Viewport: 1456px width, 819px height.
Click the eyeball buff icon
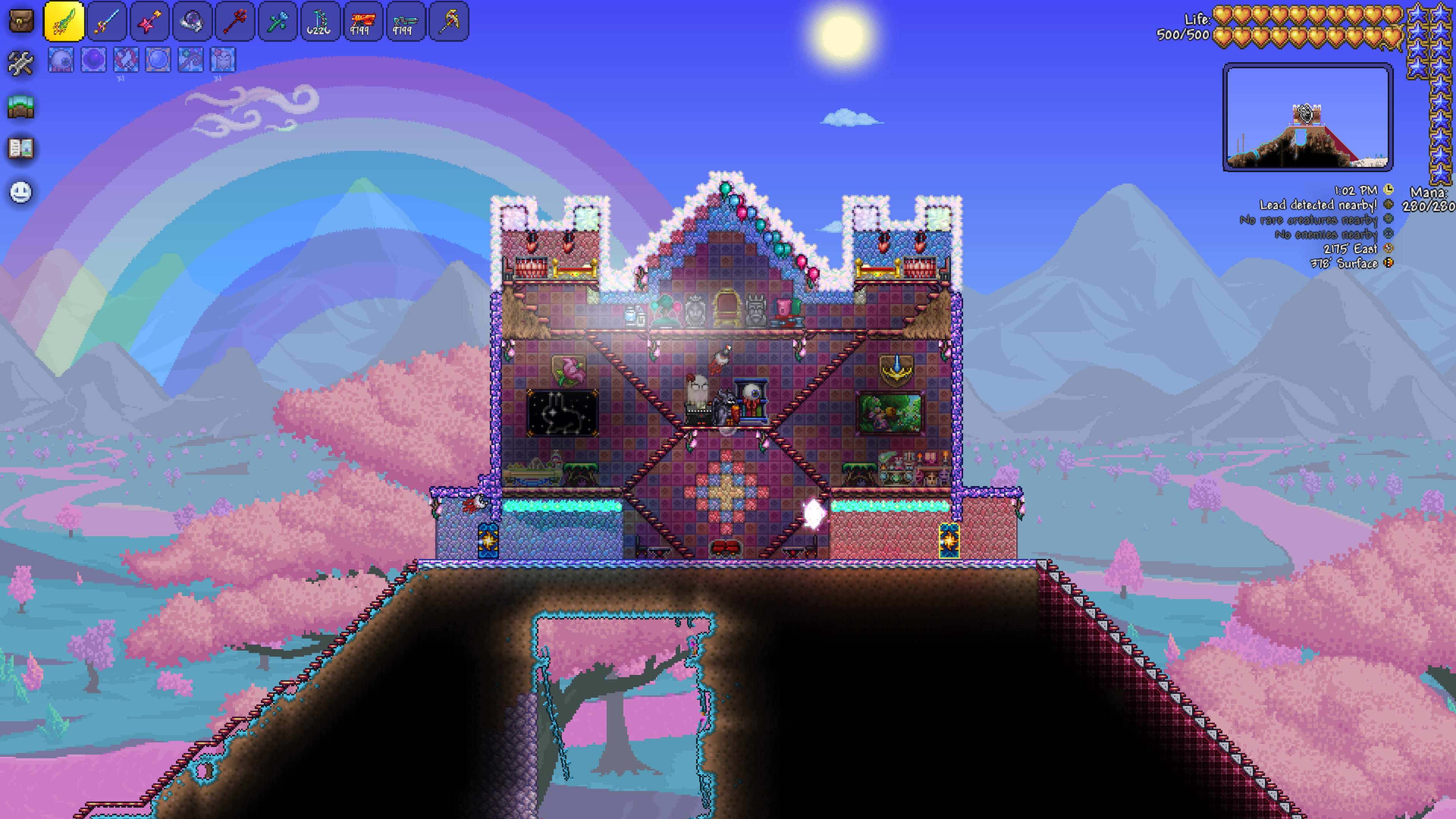coord(61,60)
